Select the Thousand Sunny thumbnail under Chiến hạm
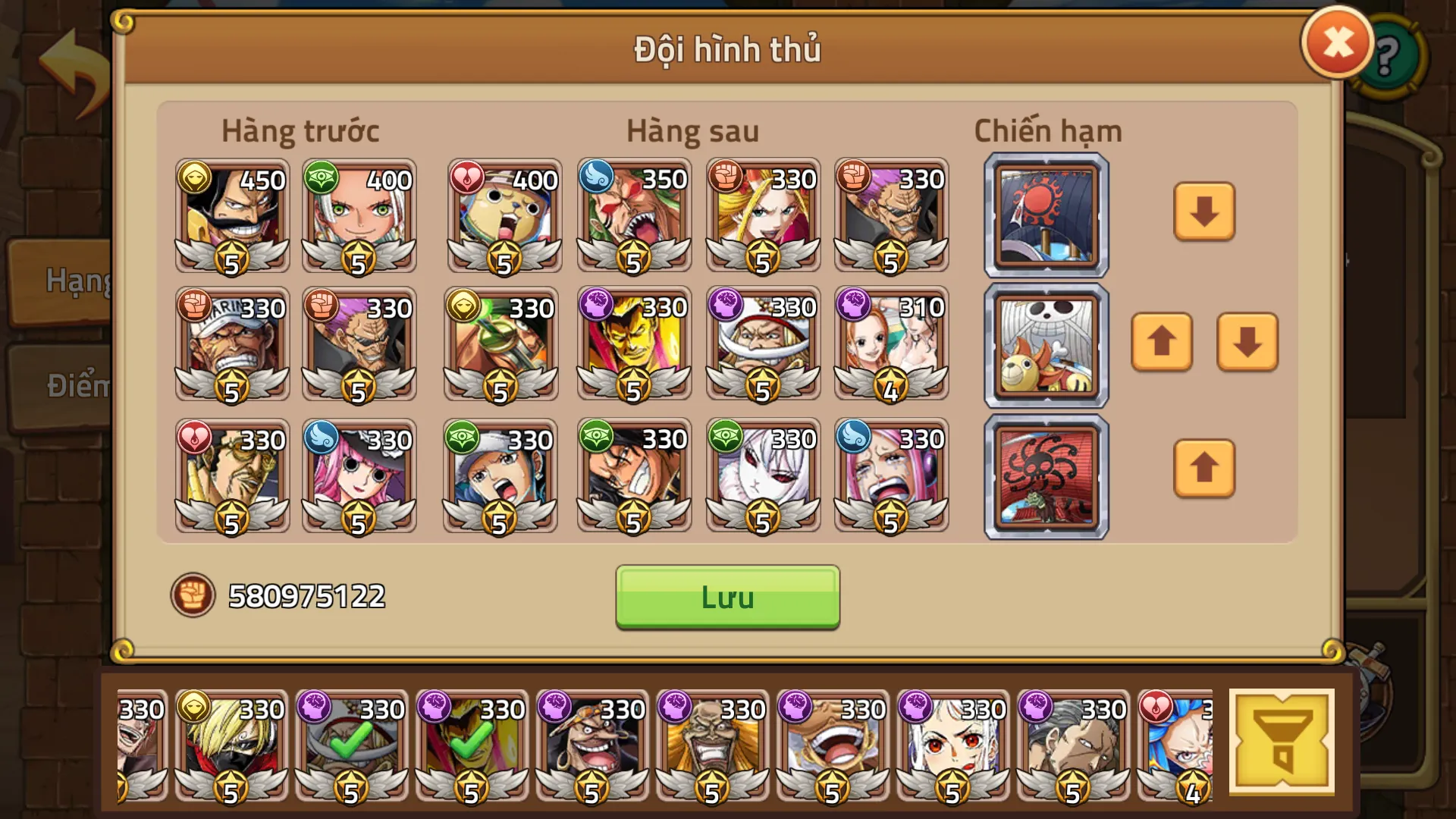1456x819 pixels. pos(1045,344)
